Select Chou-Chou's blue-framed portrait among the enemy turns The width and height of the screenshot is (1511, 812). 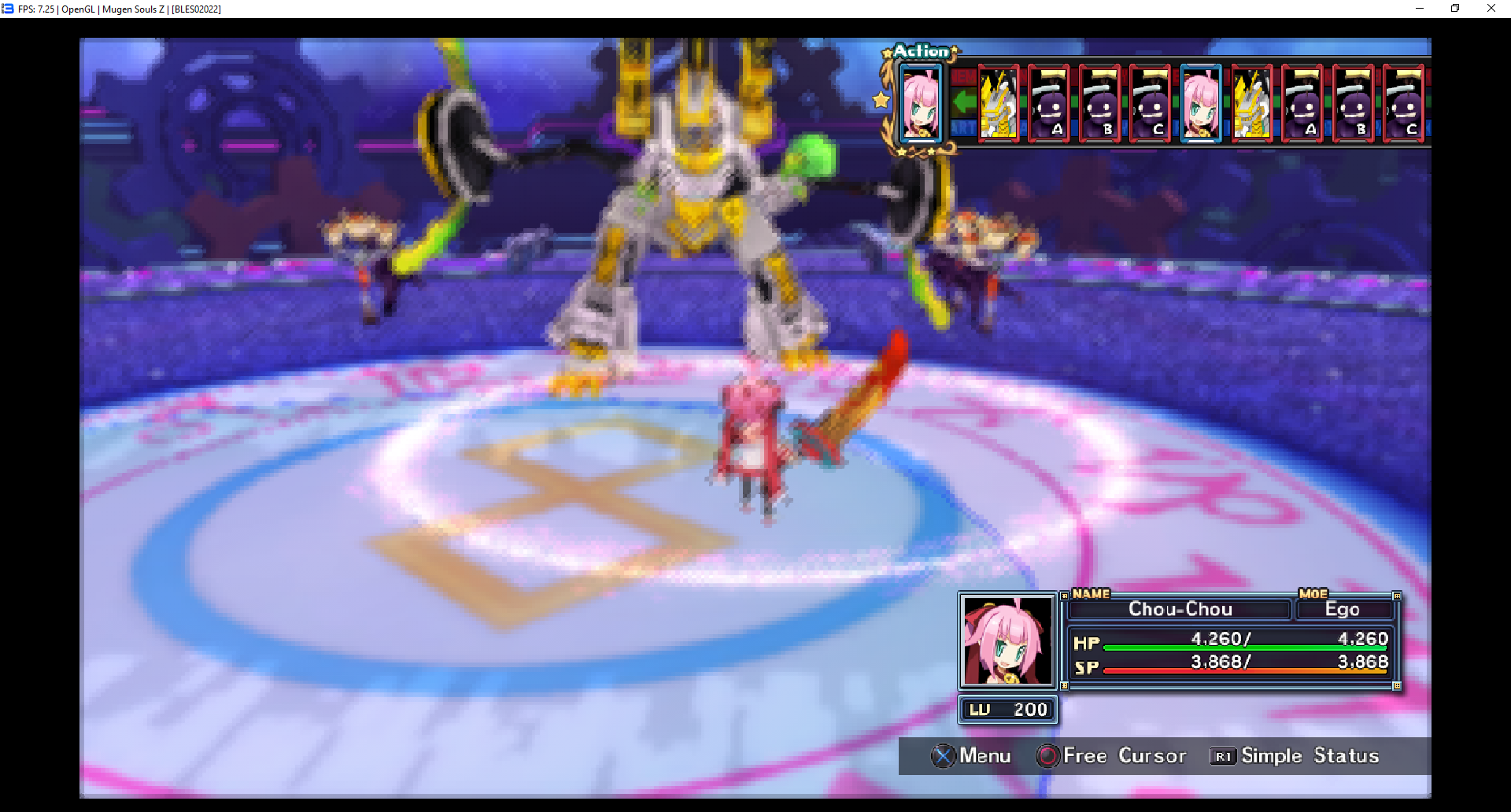pyautogui.click(x=1201, y=104)
